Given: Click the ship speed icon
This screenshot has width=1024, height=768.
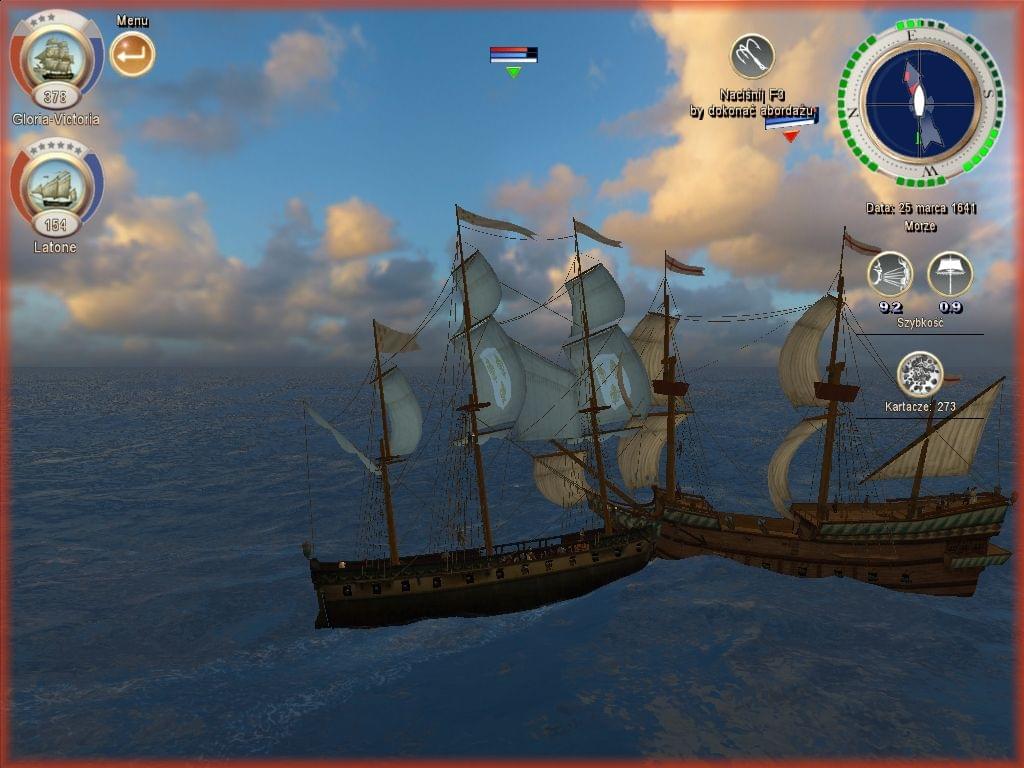Looking at the screenshot, I should coord(949,274).
